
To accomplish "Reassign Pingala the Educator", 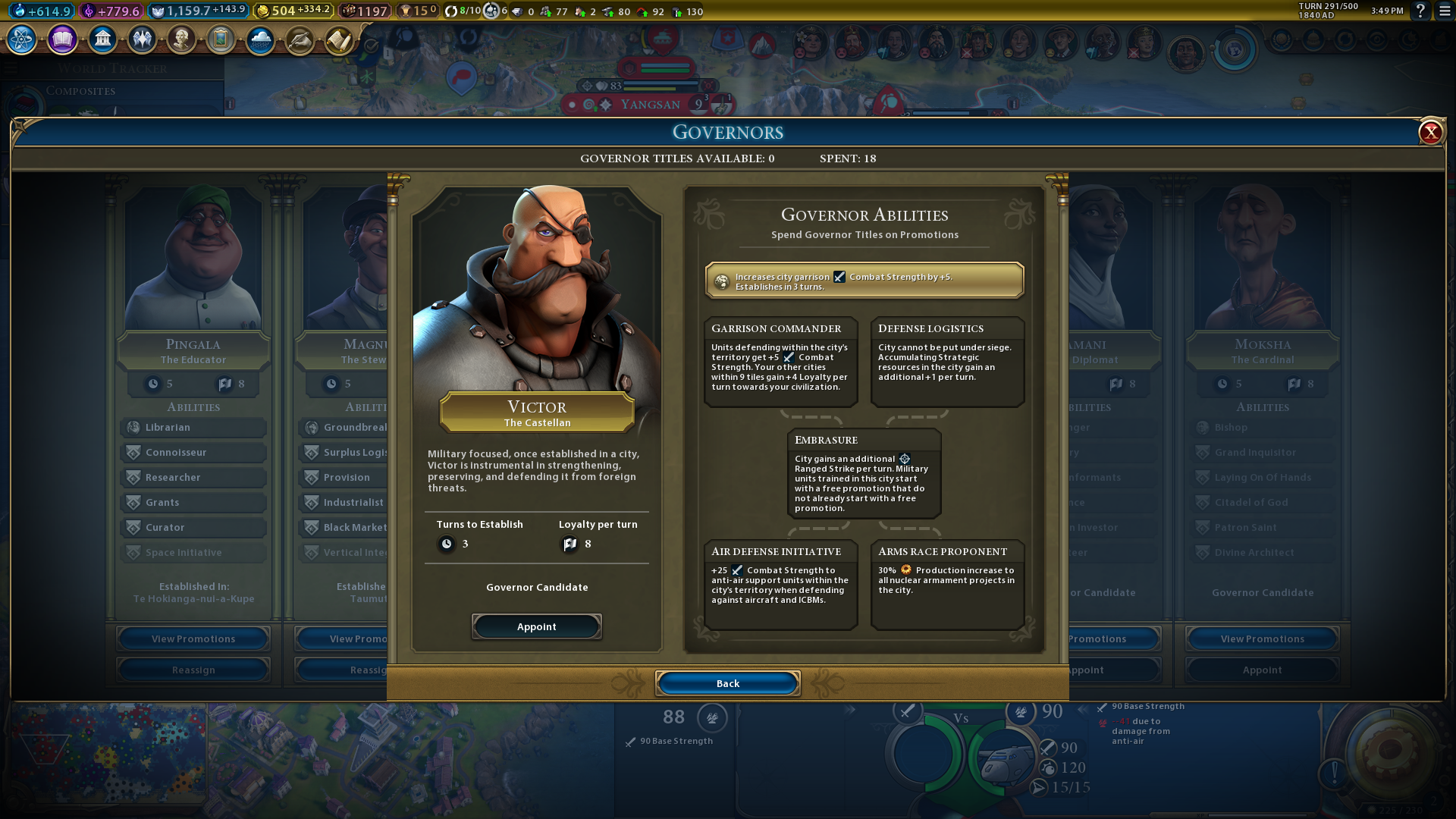I will 193,670.
